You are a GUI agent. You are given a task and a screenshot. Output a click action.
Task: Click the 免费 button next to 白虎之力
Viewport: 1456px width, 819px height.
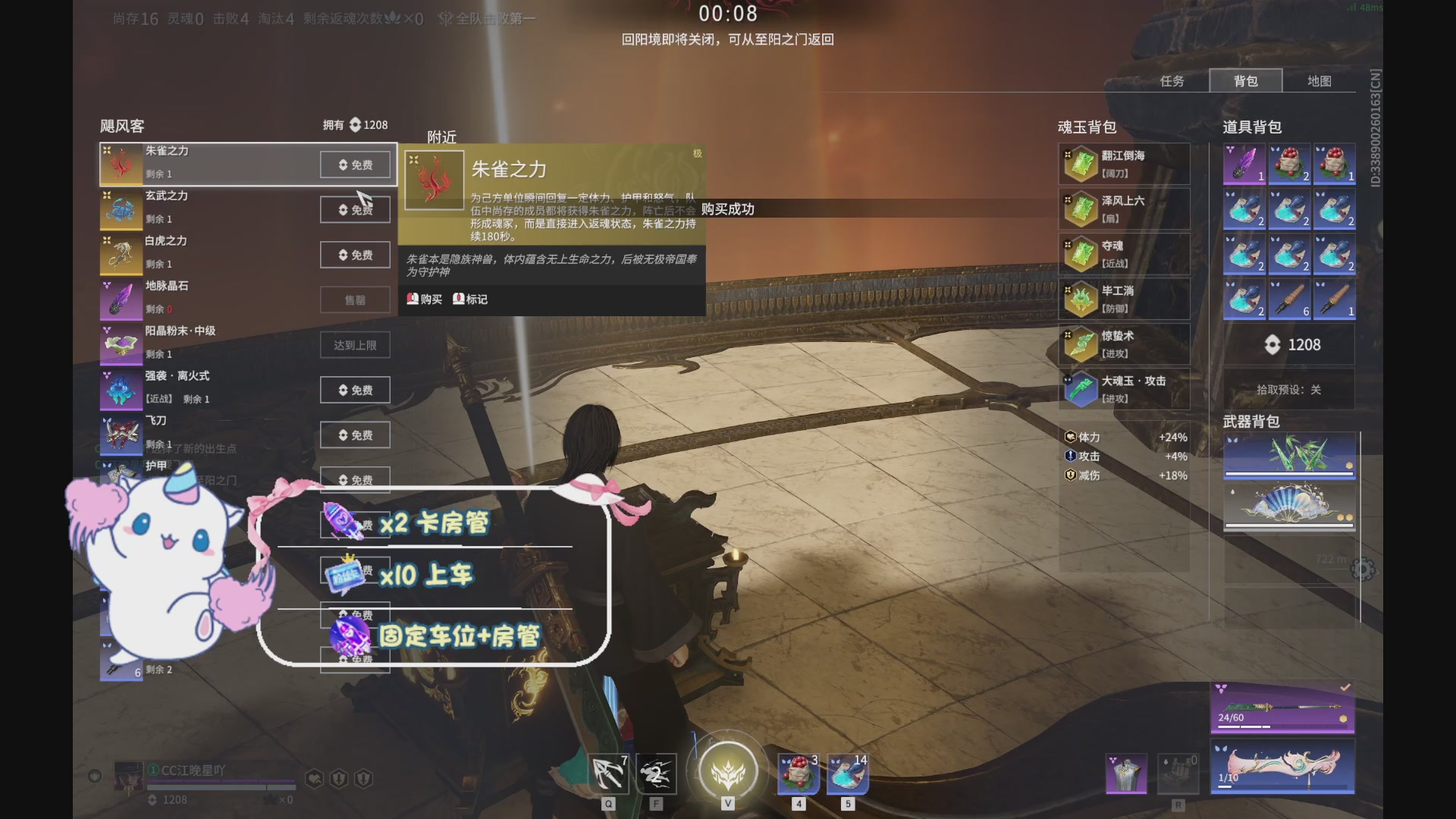(354, 255)
